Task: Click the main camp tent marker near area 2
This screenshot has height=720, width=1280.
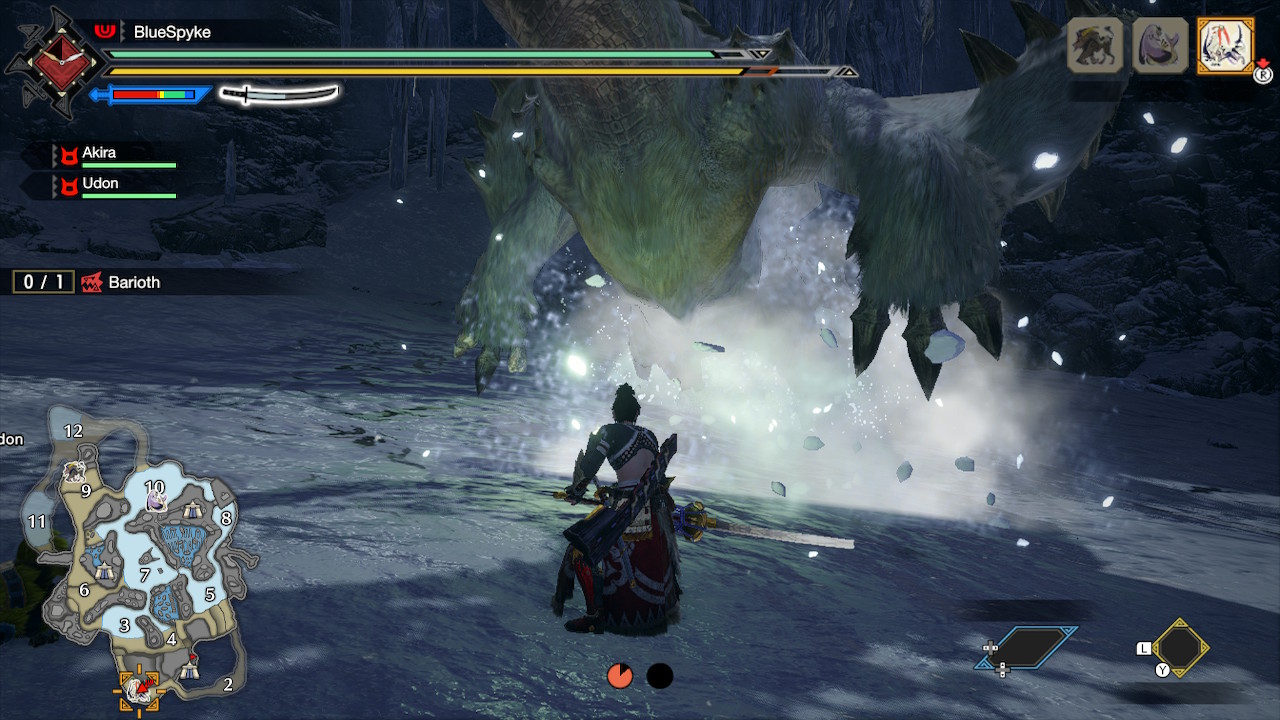Action: tap(190, 667)
